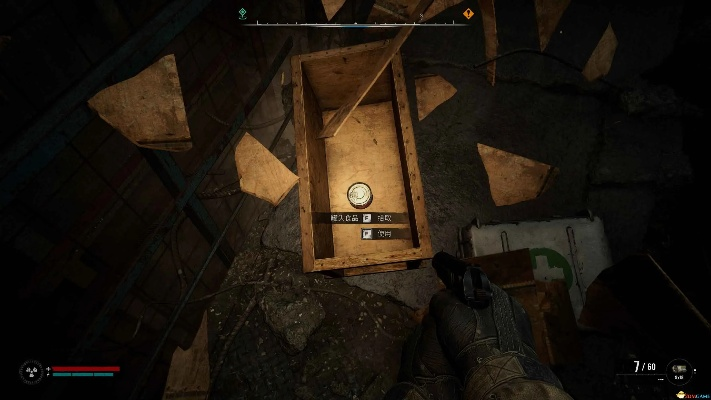
Task: Click the round status icon beside health bar
Action: tap(31, 372)
